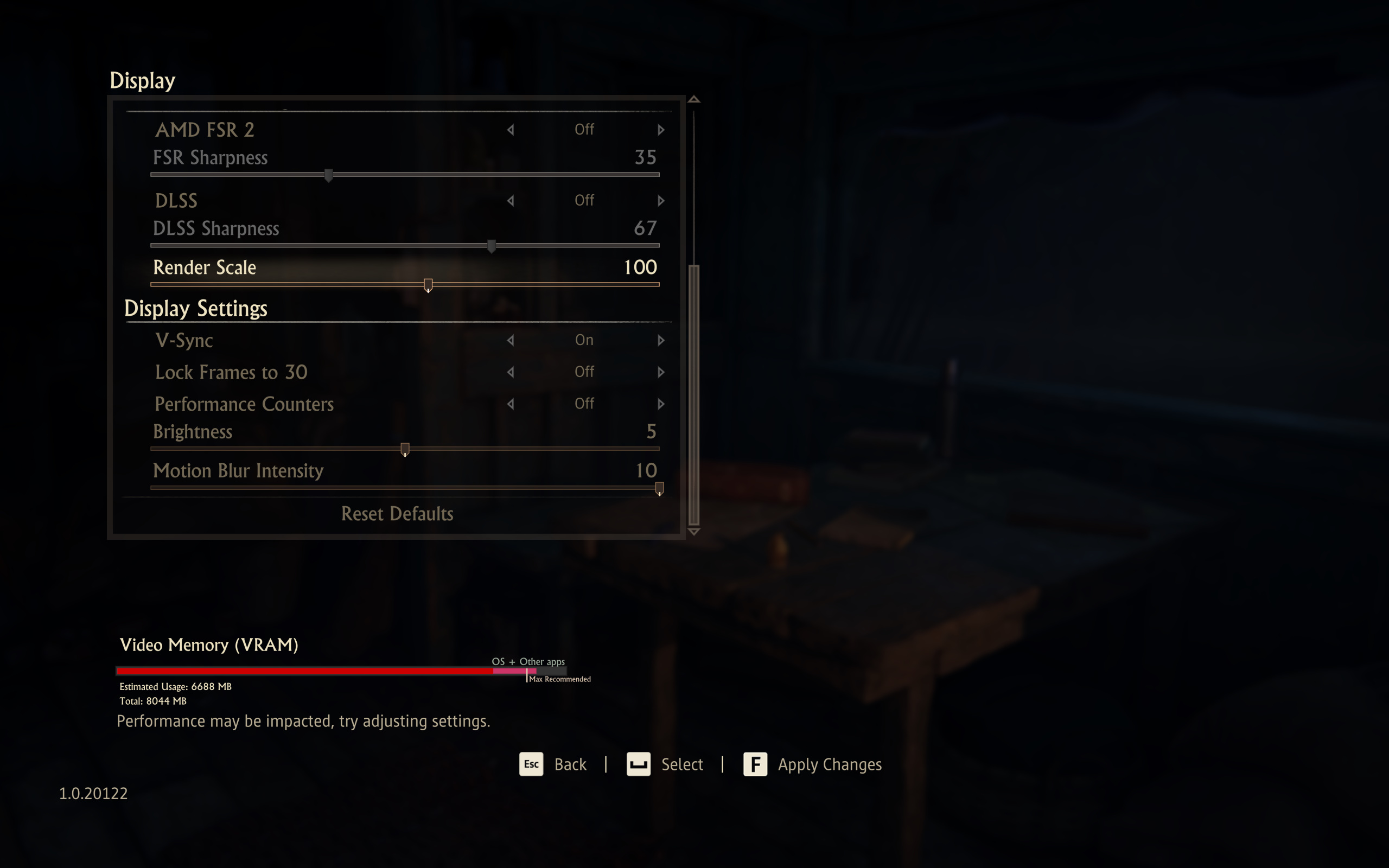Click the Performance Counters left arrow
The height and width of the screenshot is (868, 1389).
(510, 404)
